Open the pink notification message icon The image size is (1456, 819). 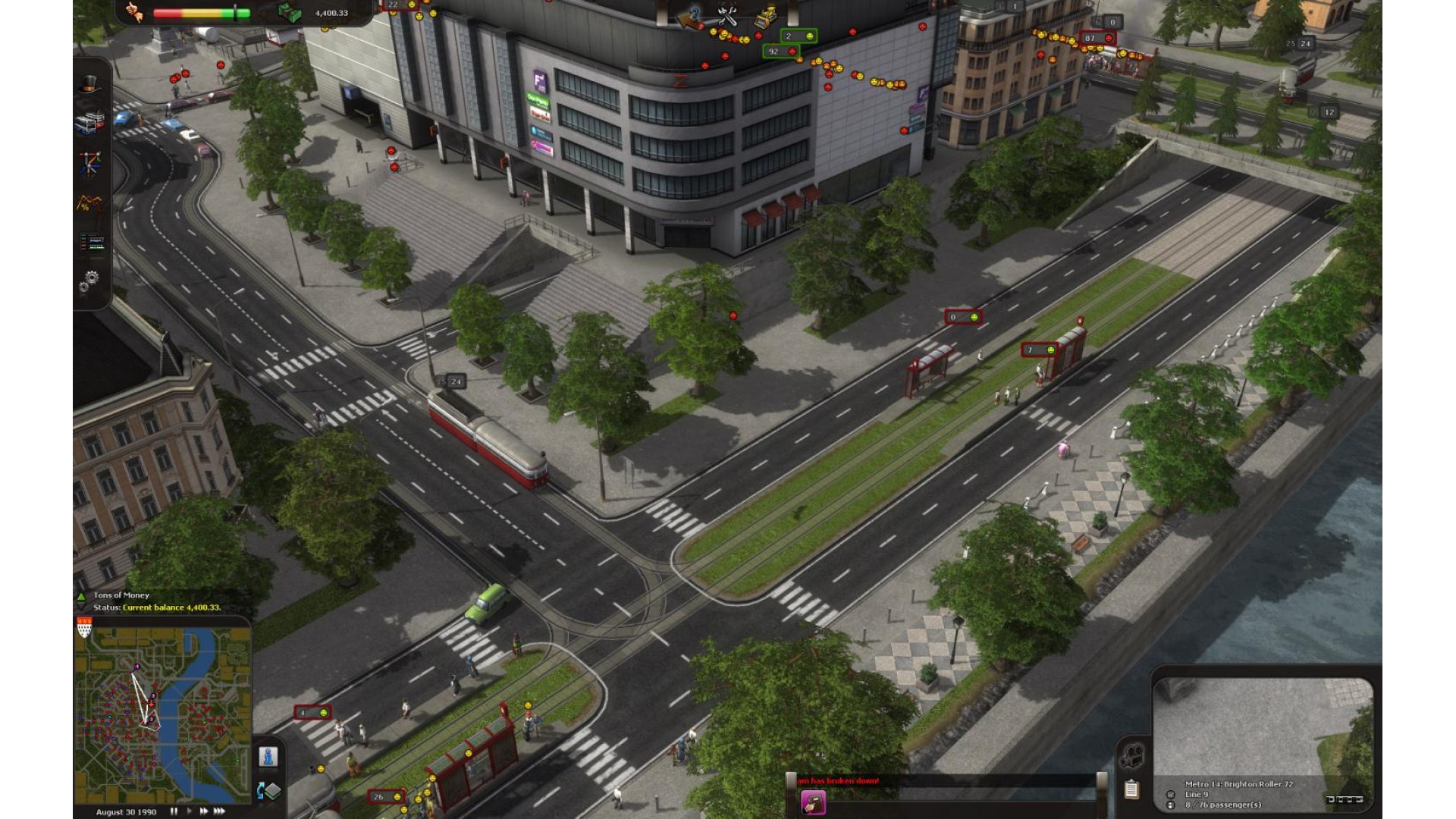(x=813, y=802)
